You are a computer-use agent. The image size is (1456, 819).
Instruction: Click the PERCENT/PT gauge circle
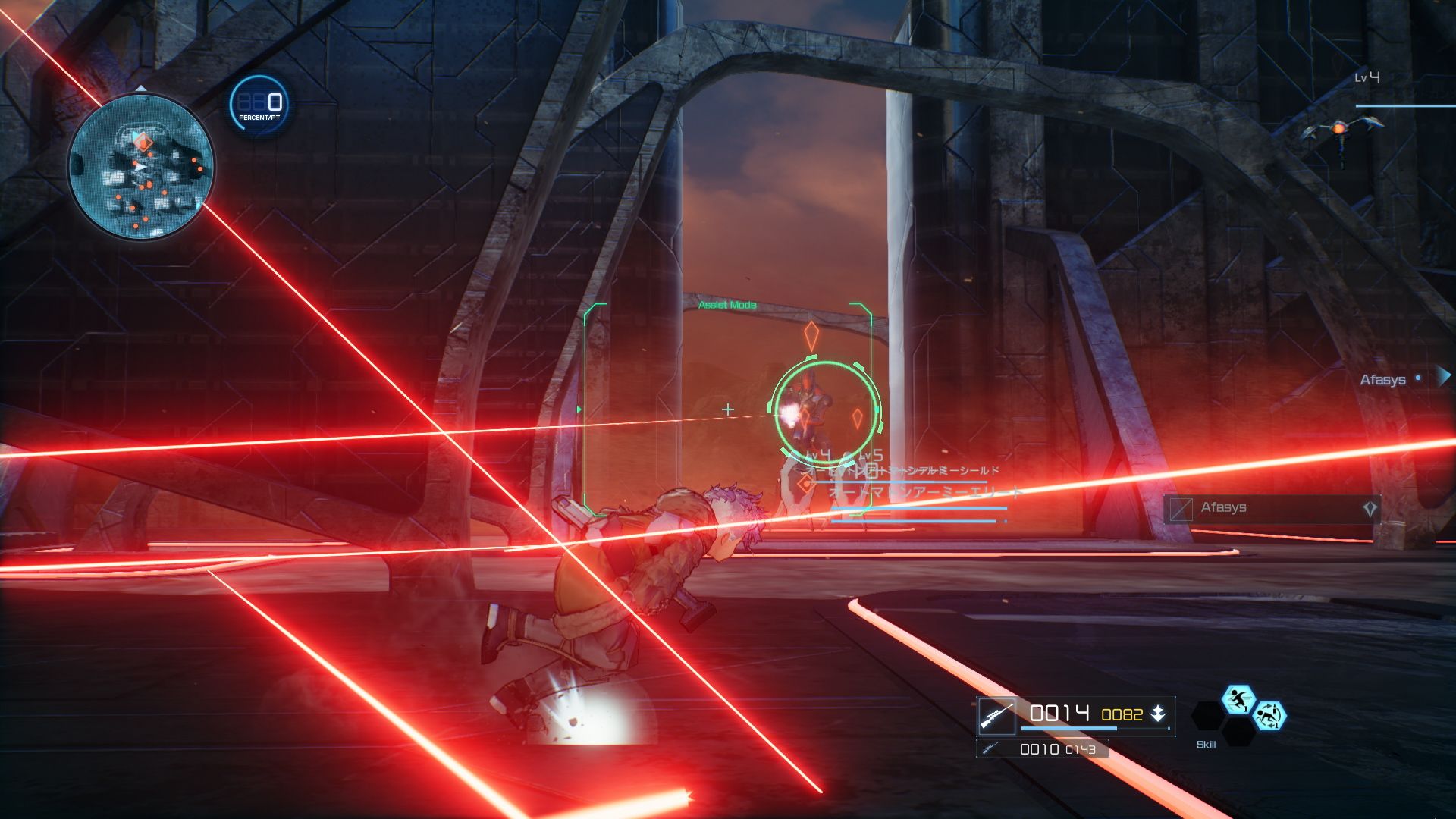259,105
